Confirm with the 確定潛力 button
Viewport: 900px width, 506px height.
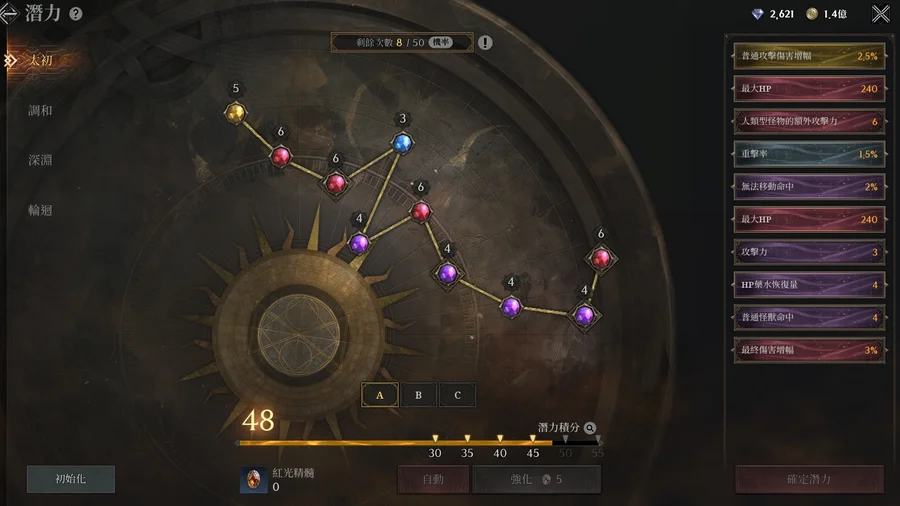point(809,479)
